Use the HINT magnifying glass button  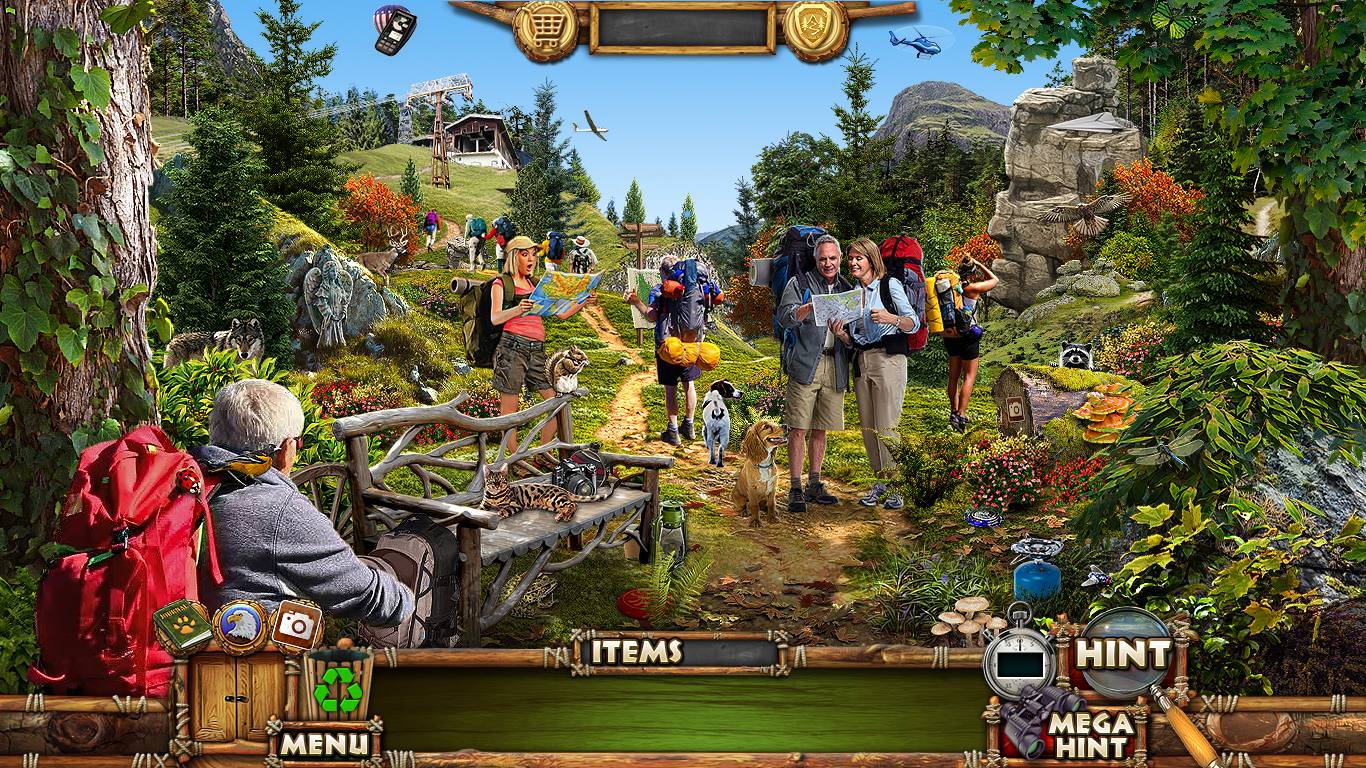1122,653
